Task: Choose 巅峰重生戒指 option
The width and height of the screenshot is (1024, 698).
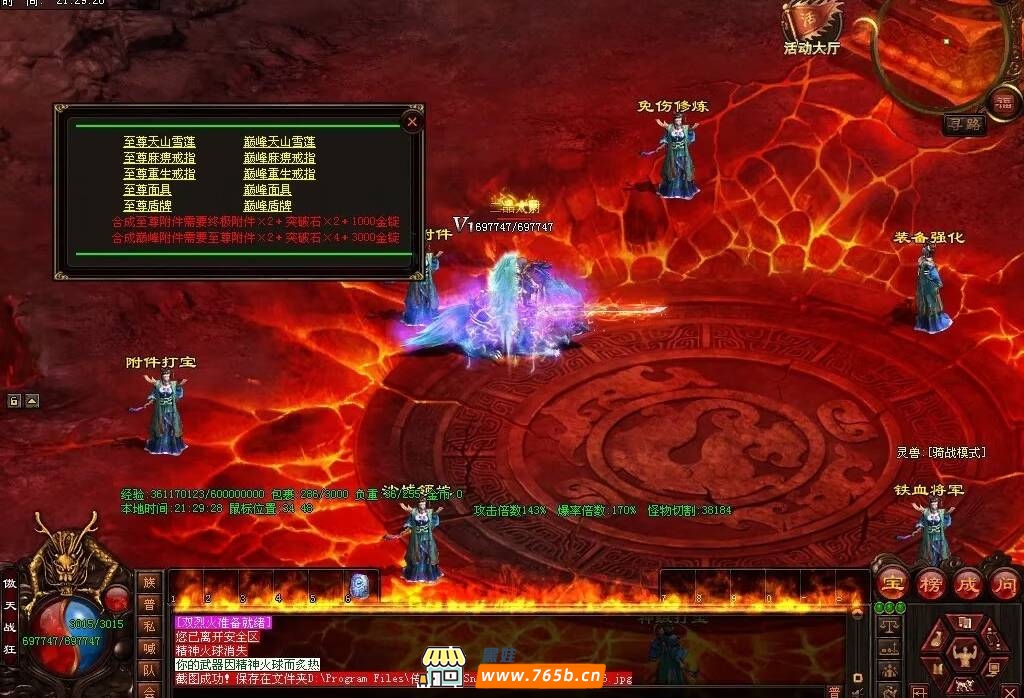Action: click(279, 174)
